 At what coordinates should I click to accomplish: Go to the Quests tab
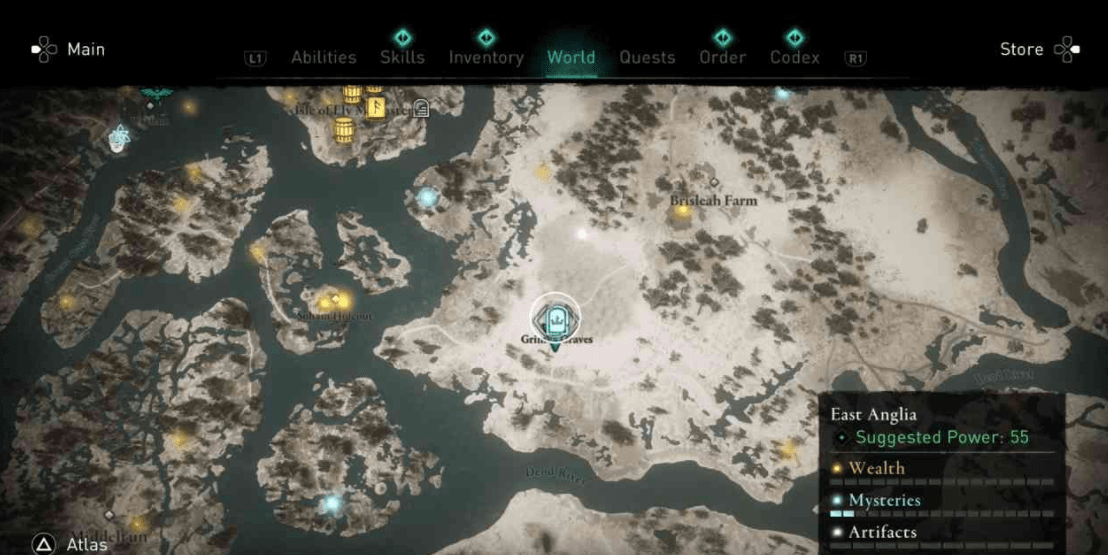pyautogui.click(x=647, y=57)
